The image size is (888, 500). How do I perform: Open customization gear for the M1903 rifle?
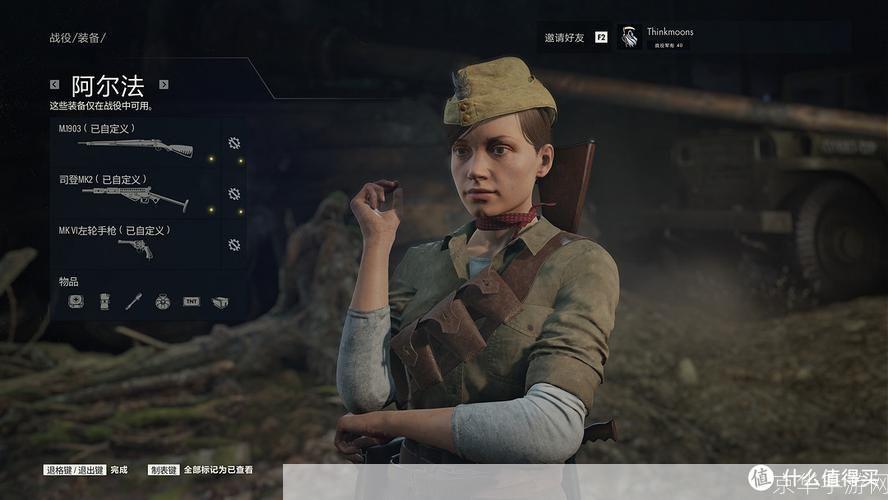tap(234, 143)
